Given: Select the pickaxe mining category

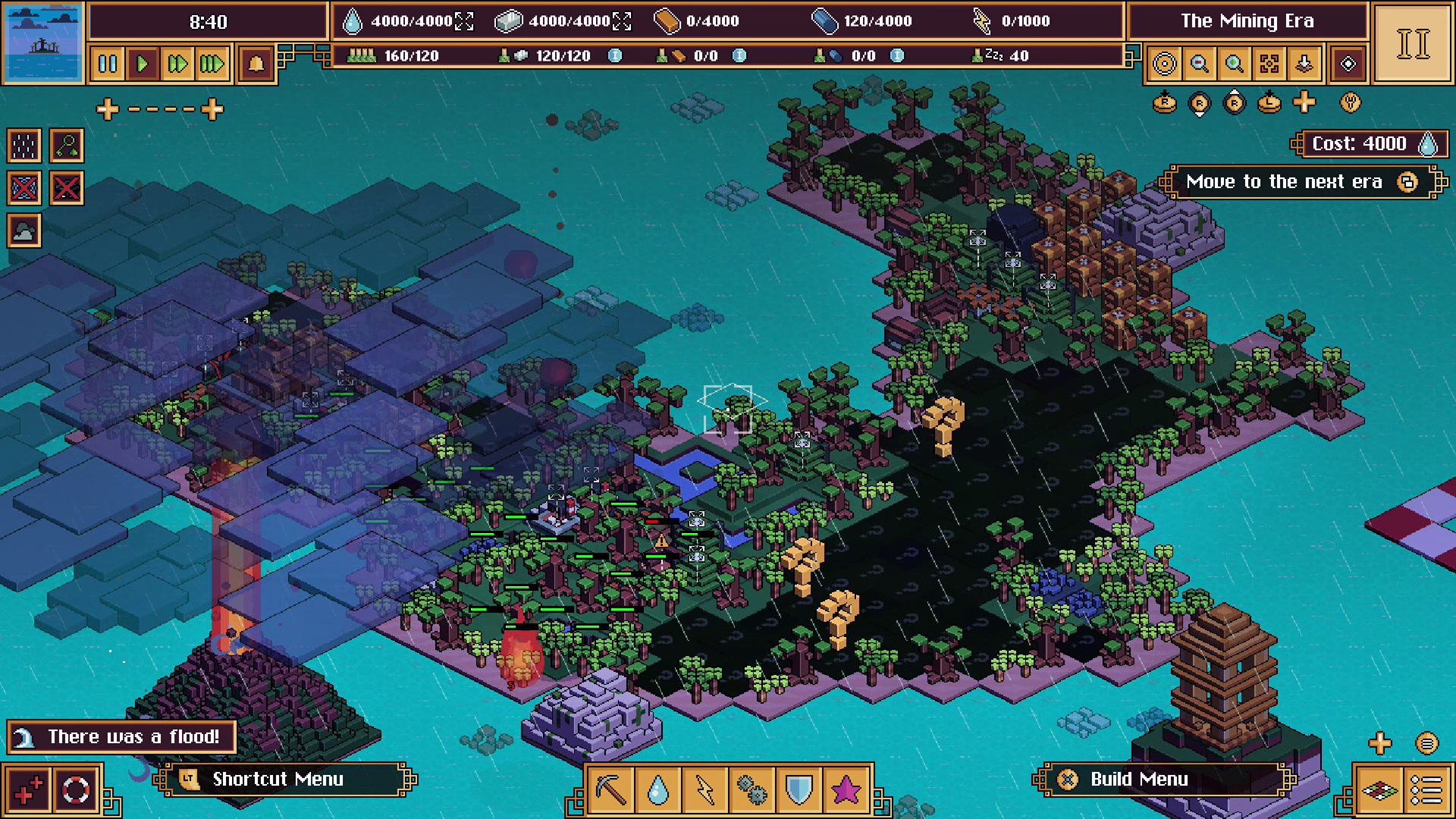Looking at the screenshot, I should [611, 790].
